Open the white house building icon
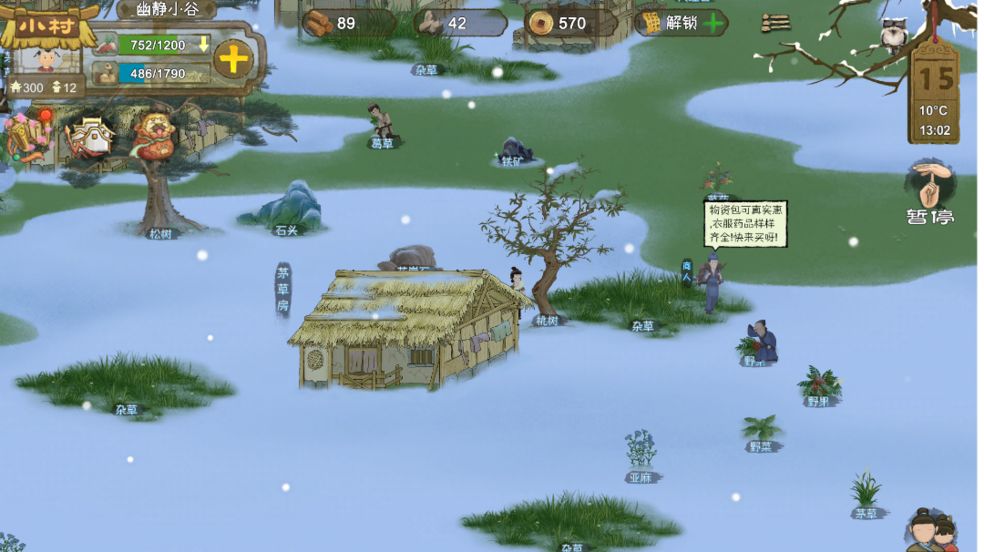984x552 pixels. click(90, 136)
